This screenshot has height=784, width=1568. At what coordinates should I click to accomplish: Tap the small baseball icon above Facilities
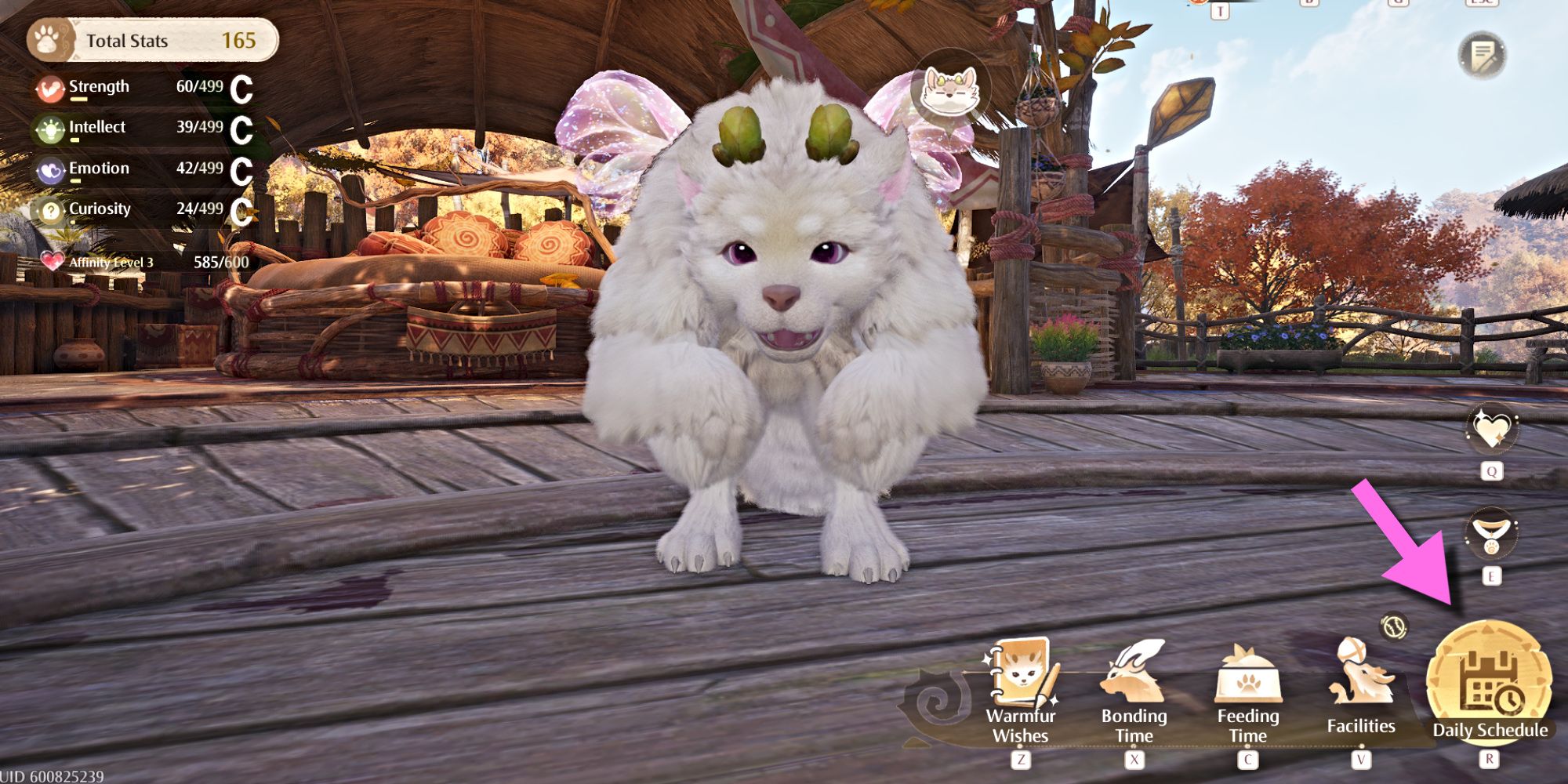[1394, 626]
